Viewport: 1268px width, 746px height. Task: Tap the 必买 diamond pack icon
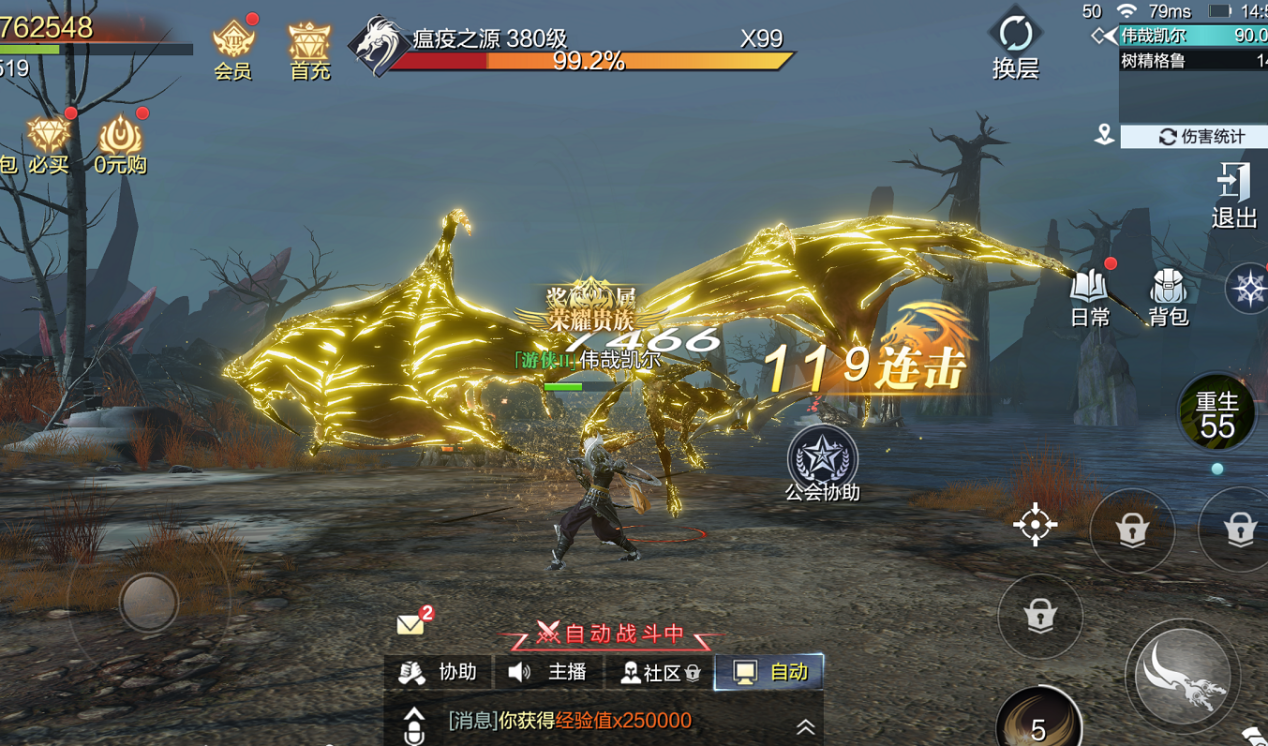(48, 143)
